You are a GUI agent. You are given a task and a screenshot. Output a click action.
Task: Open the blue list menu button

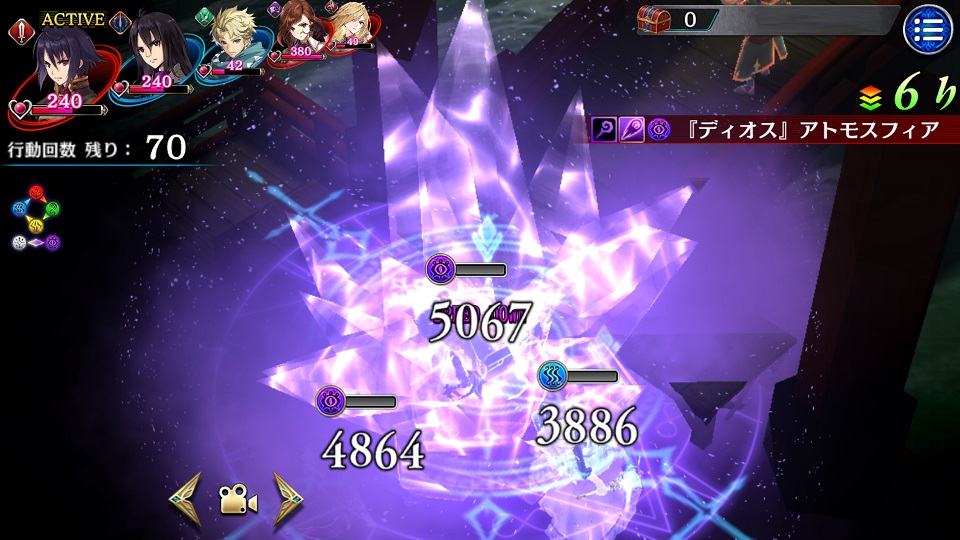927,29
